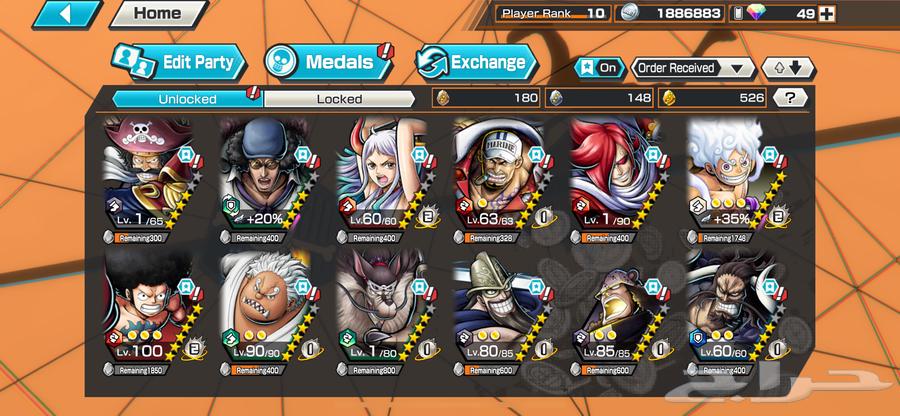
Task: Open the Edit Party menu
Action: click(179, 62)
